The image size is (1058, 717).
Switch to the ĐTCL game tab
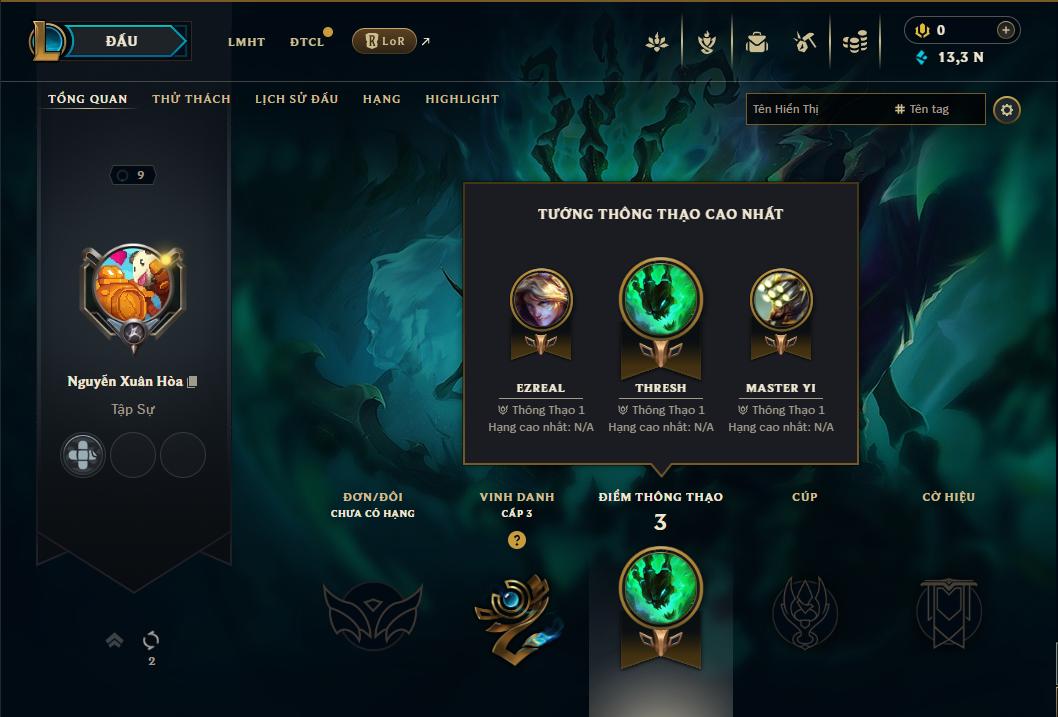click(307, 42)
